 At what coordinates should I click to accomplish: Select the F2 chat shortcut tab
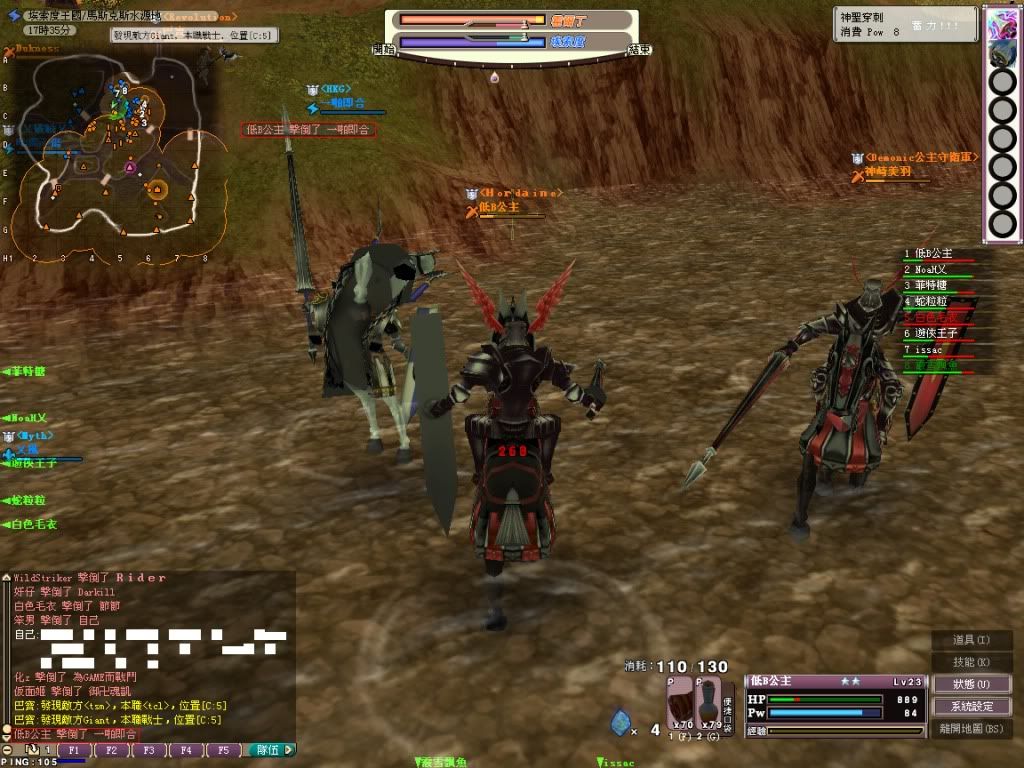(x=111, y=750)
